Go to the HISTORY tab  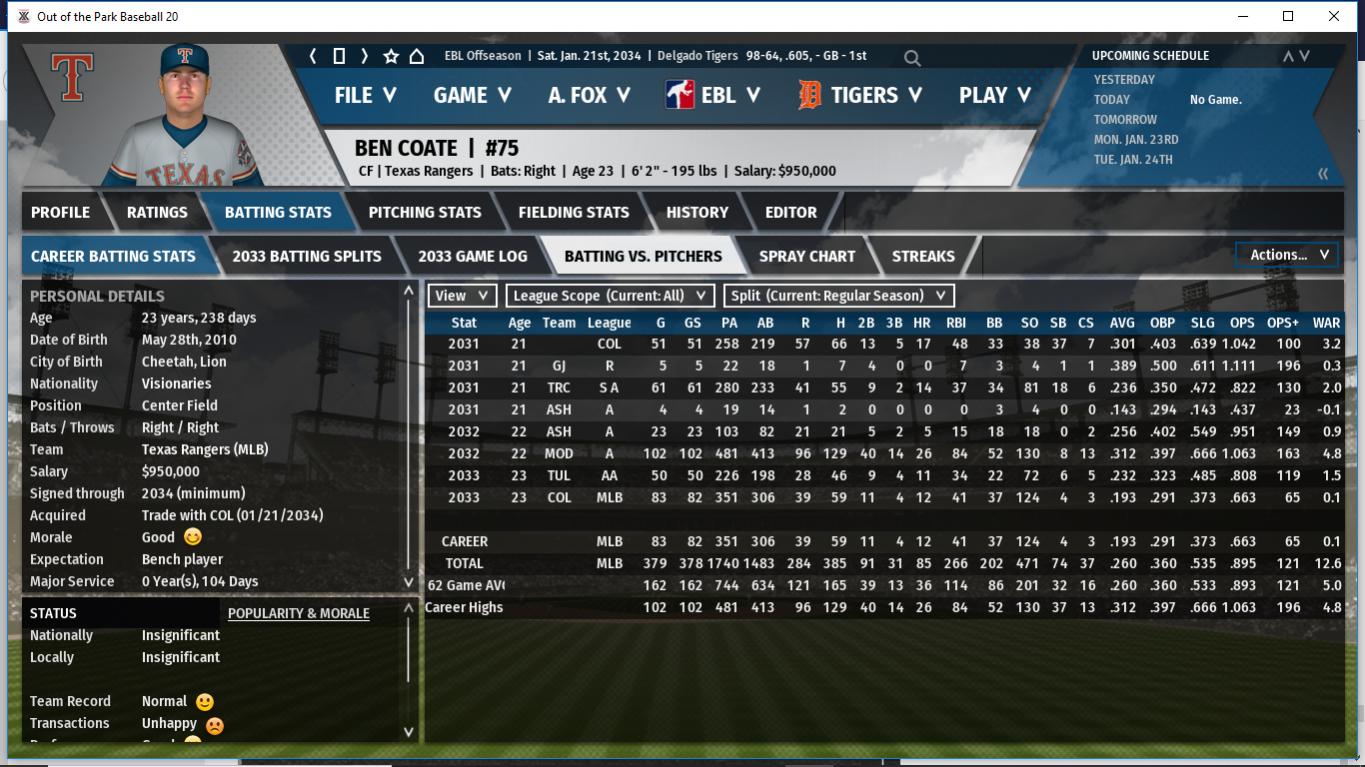pos(697,212)
